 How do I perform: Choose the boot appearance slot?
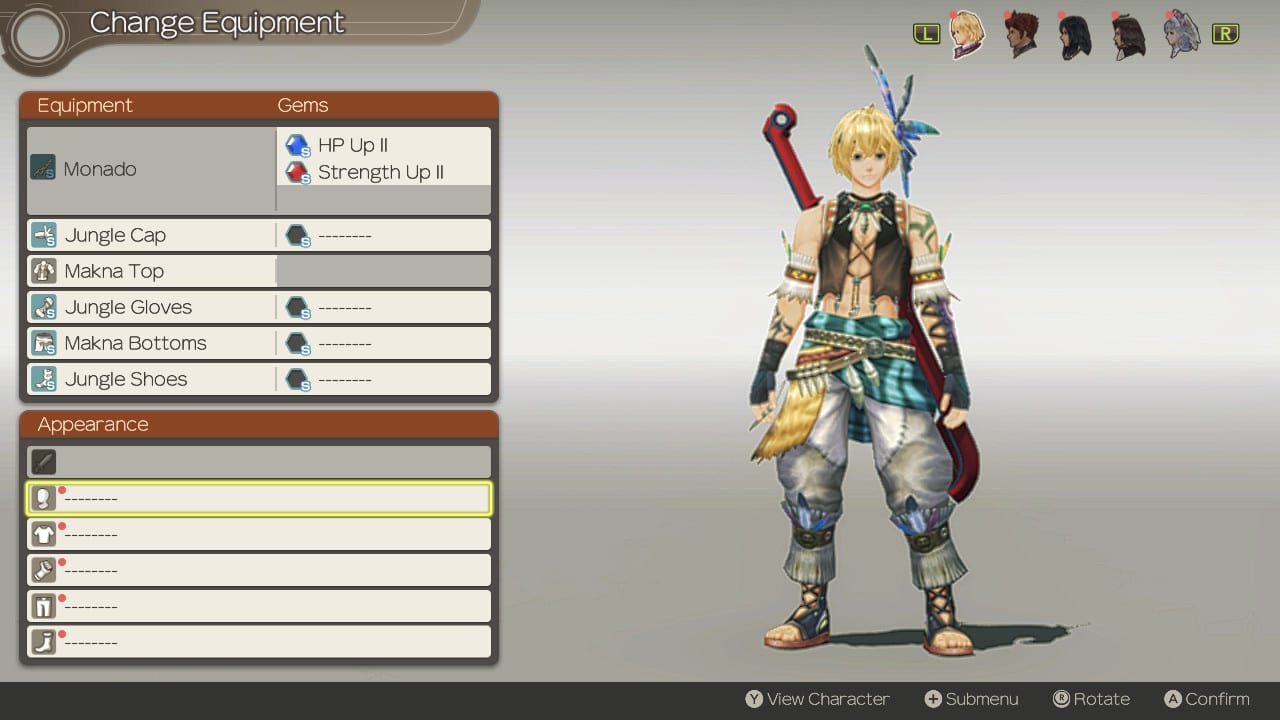258,642
